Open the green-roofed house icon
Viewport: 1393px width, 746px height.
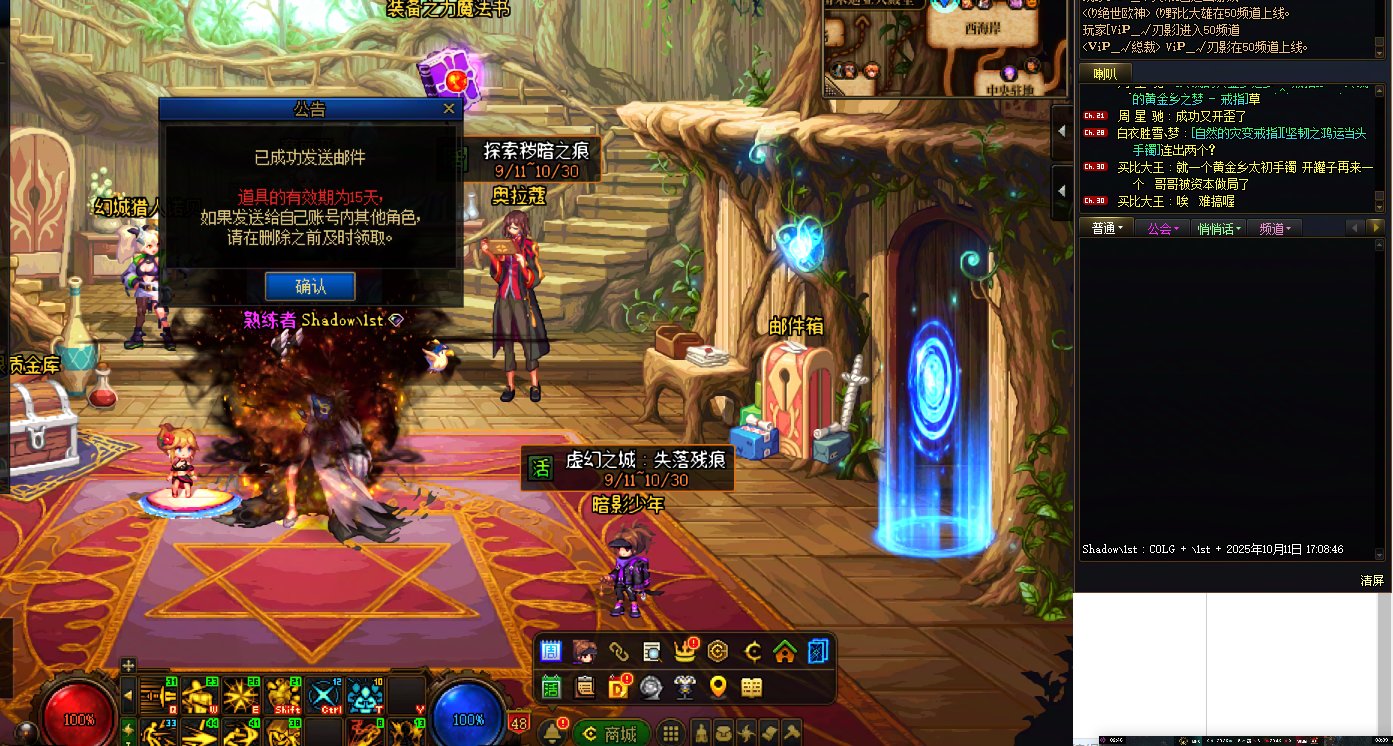click(785, 652)
